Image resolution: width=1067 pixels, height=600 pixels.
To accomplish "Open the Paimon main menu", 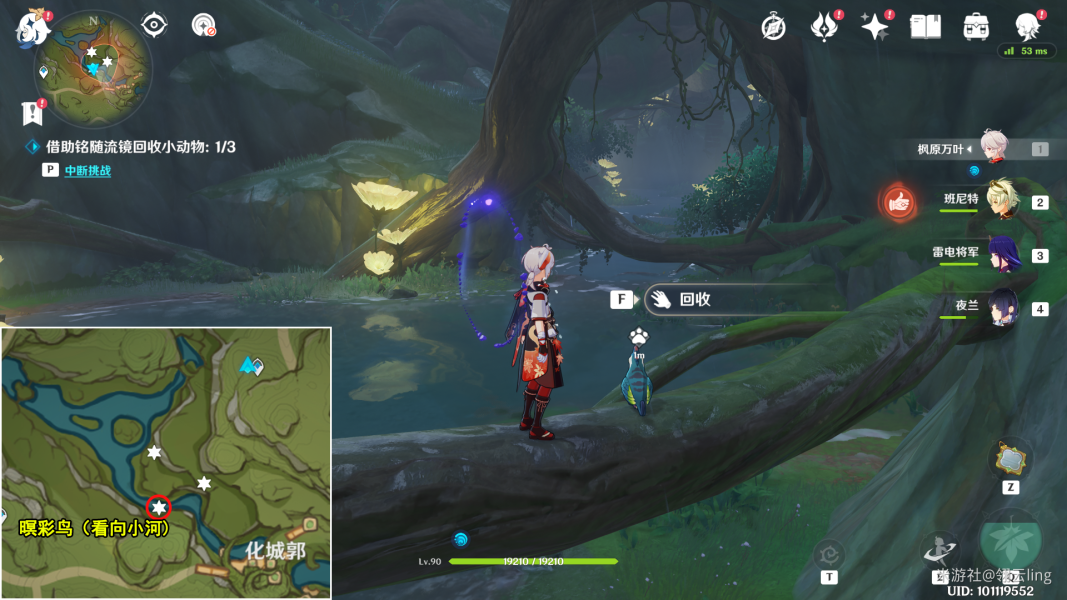I will coord(33,28).
